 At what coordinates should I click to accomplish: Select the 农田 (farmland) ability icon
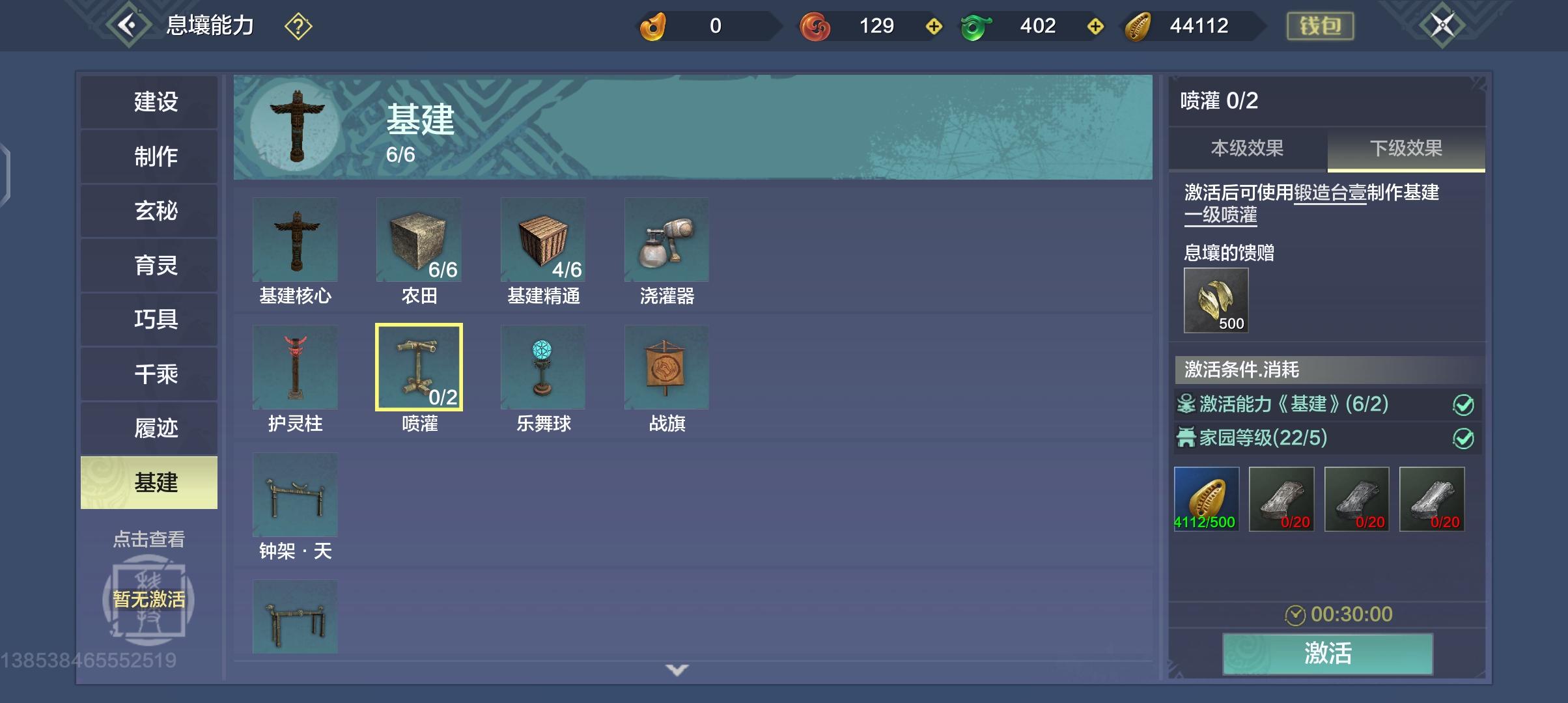pos(419,240)
